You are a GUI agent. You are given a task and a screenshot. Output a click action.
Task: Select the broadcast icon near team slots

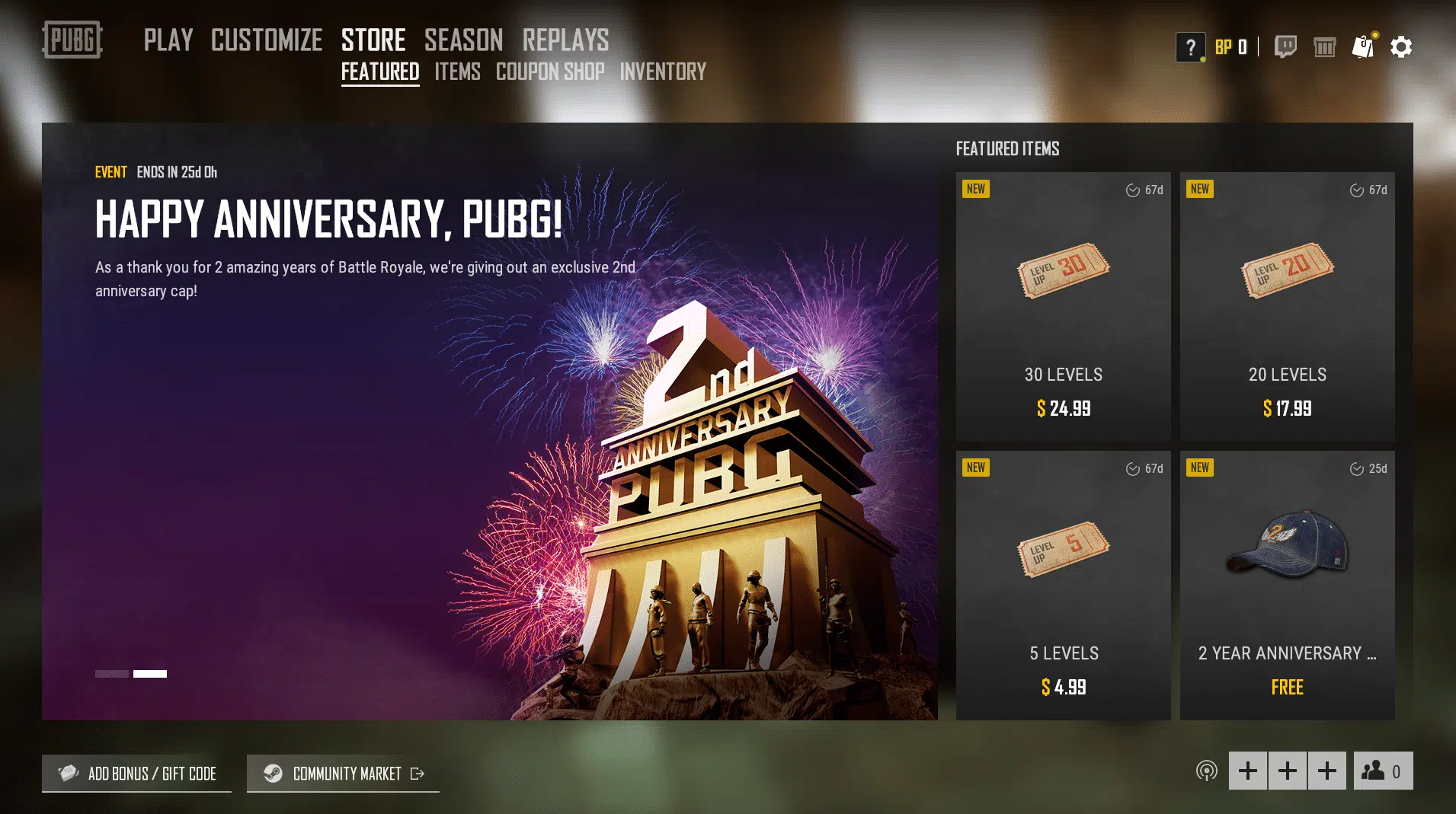pyautogui.click(x=1207, y=771)
